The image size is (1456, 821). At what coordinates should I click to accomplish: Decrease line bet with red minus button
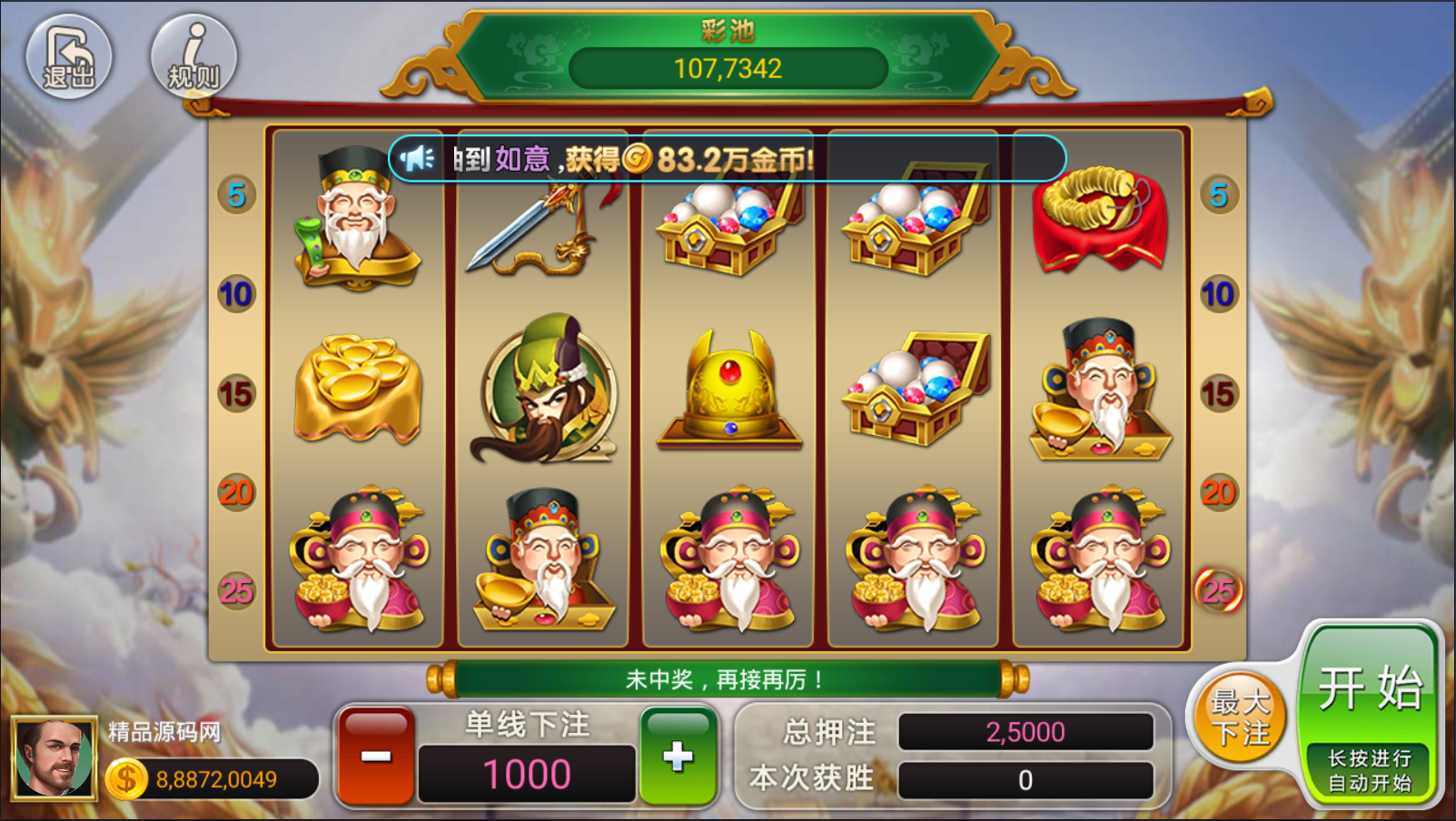(376, 757)
